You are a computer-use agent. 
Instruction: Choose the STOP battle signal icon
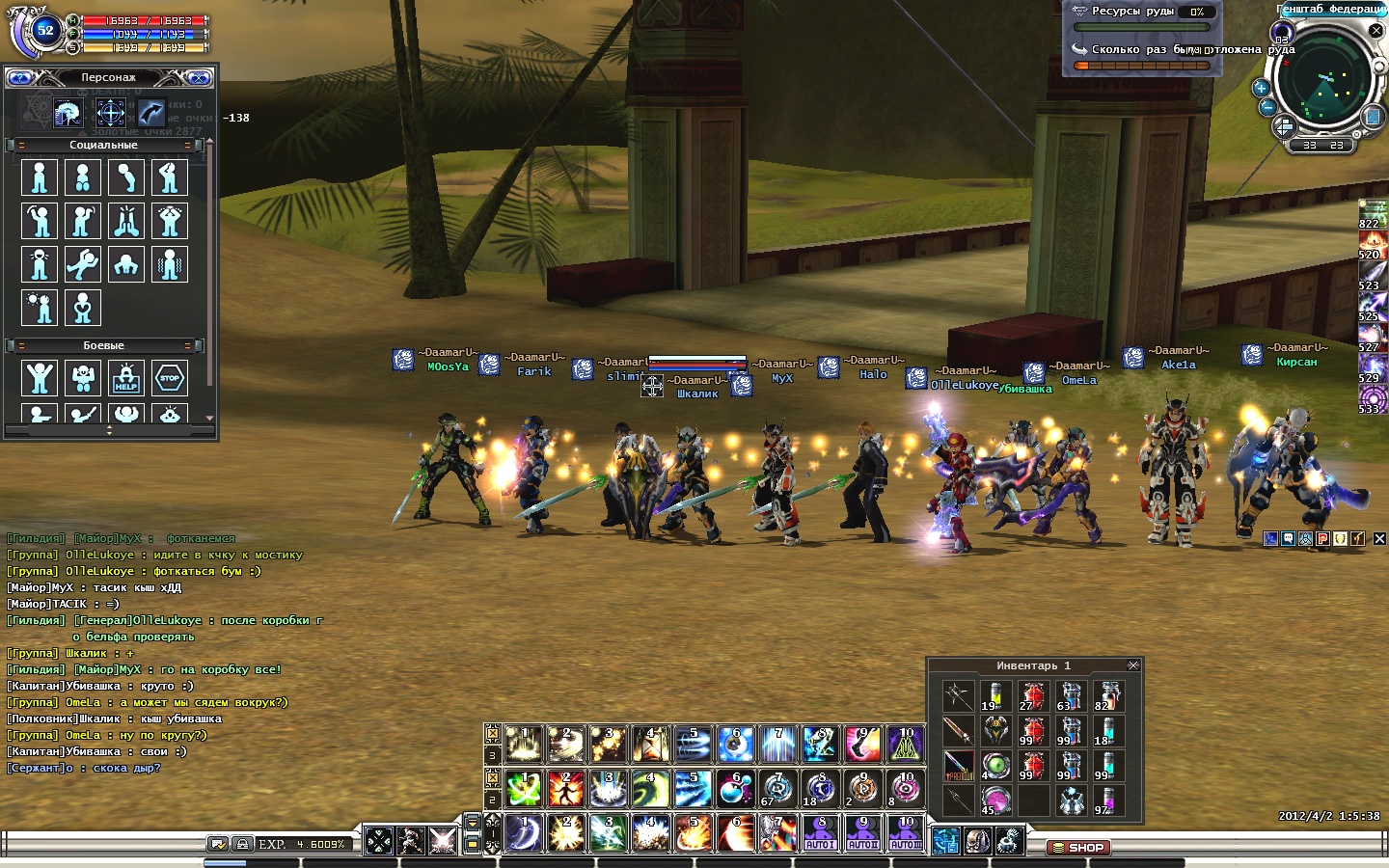tap(170, 378)
